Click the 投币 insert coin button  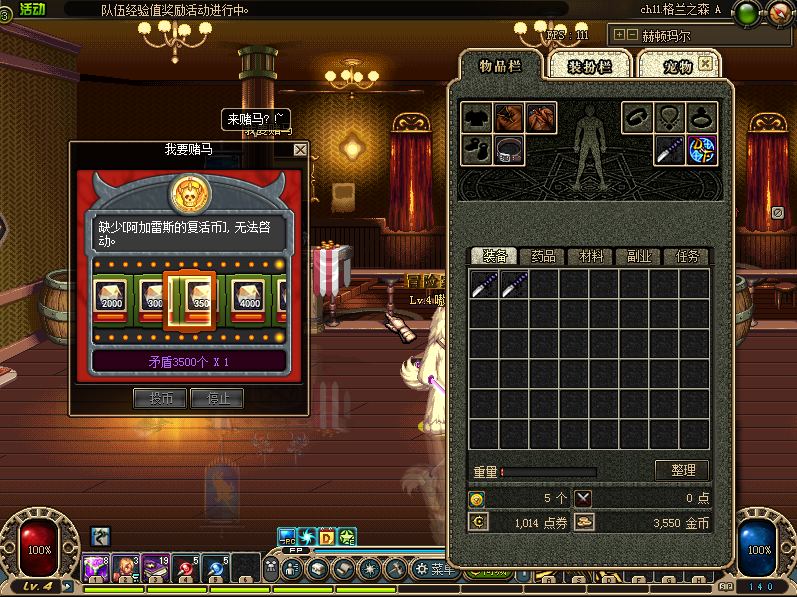(160, 398)
